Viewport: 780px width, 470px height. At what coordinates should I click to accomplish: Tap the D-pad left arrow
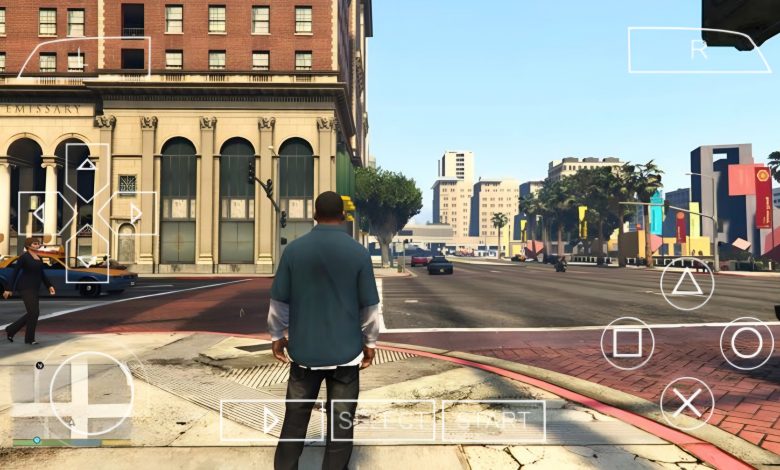(x=40, y=213)
